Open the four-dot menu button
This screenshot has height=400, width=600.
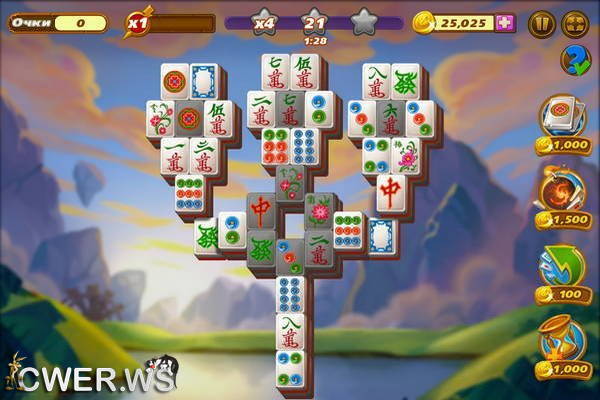pyautogui.click(x=575, y=22)
